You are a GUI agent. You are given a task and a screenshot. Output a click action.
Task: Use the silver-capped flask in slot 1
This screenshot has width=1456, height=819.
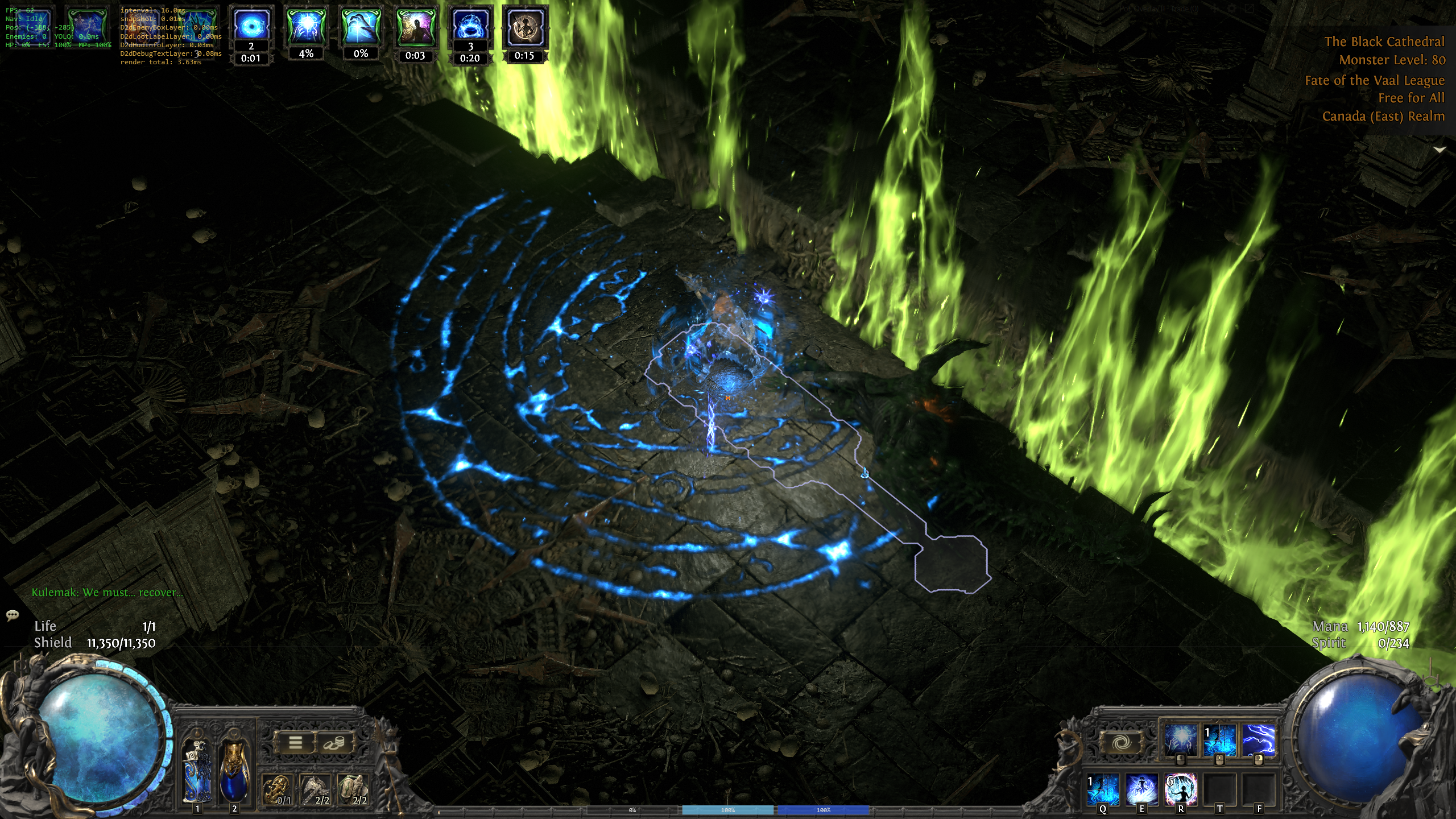[x=197, y=770]
